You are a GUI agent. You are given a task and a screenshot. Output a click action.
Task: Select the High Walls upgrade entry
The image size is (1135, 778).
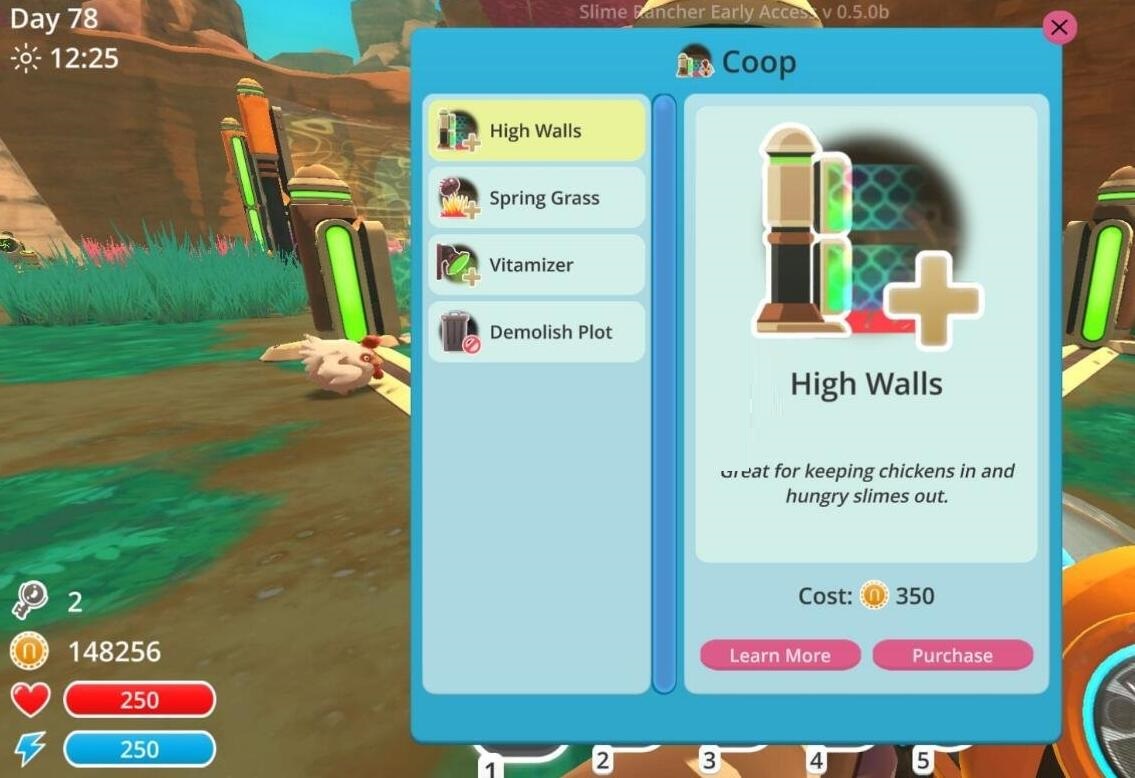click(x=537, y=131)
